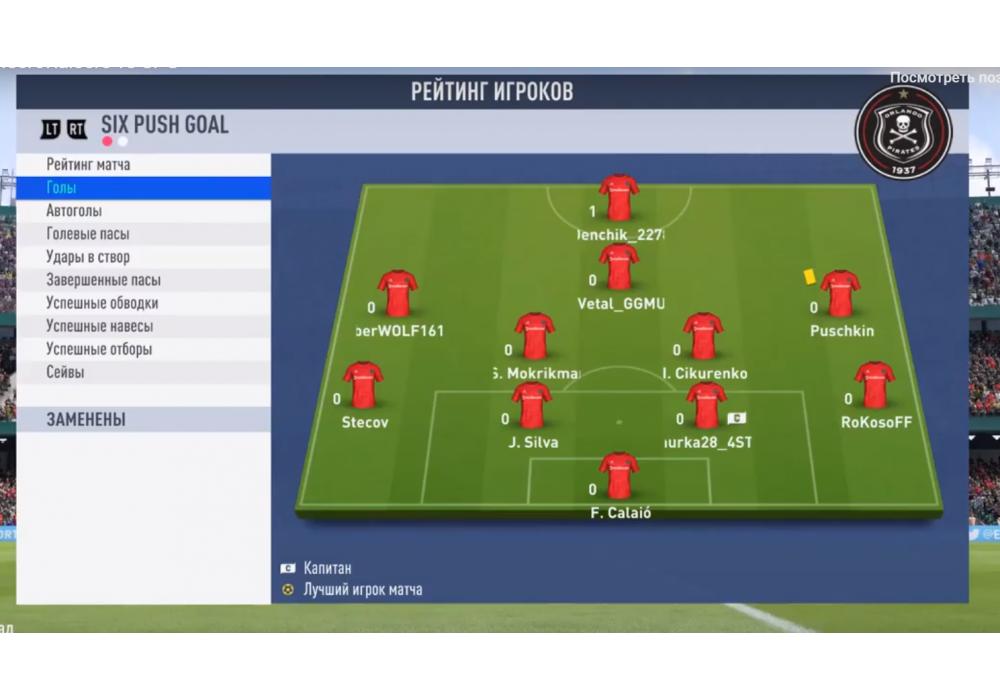This screenshot has height=700, width=1000.
Task: Open the Автоголы stat list
Action: click(74, 211)
